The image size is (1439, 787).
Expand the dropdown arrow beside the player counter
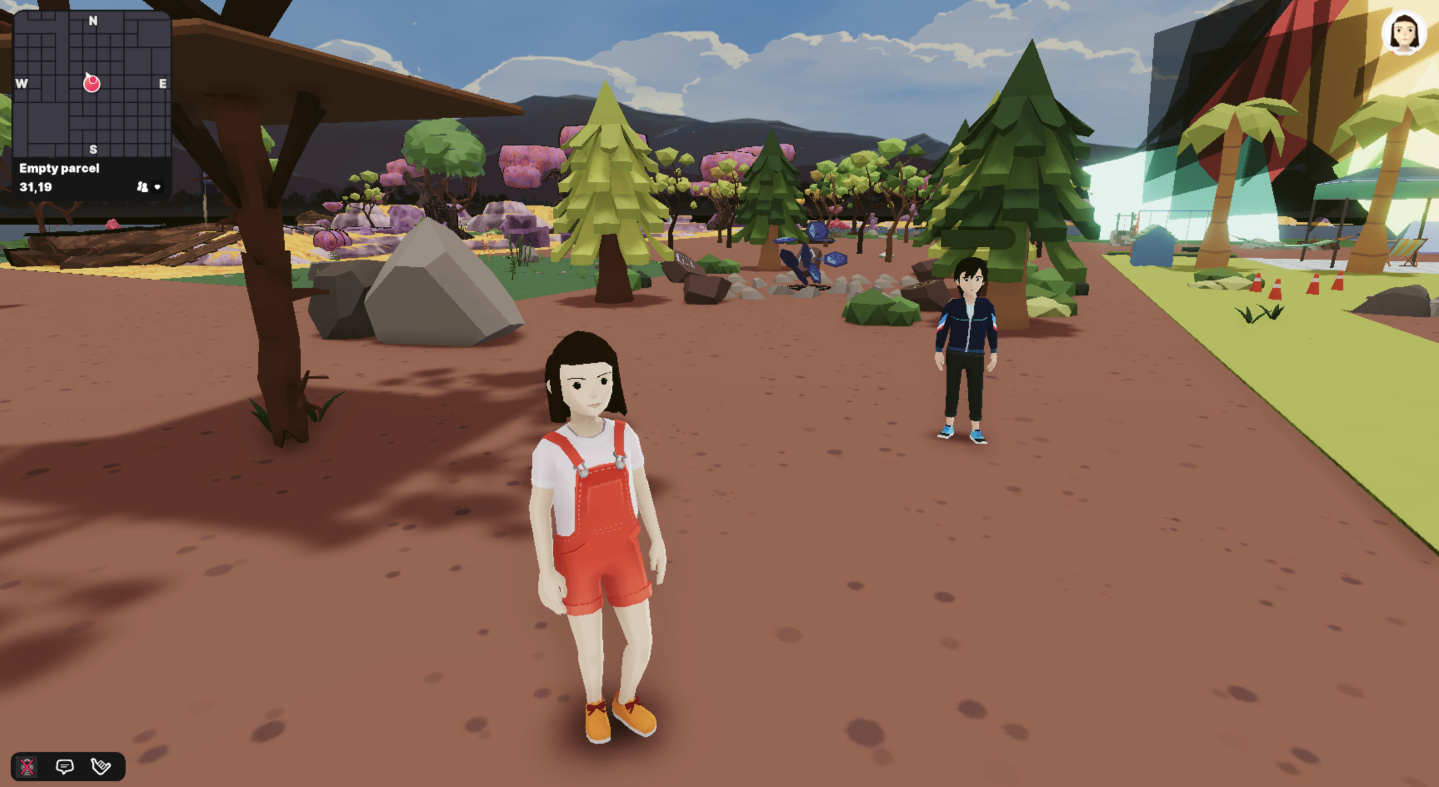click(155, 187)
